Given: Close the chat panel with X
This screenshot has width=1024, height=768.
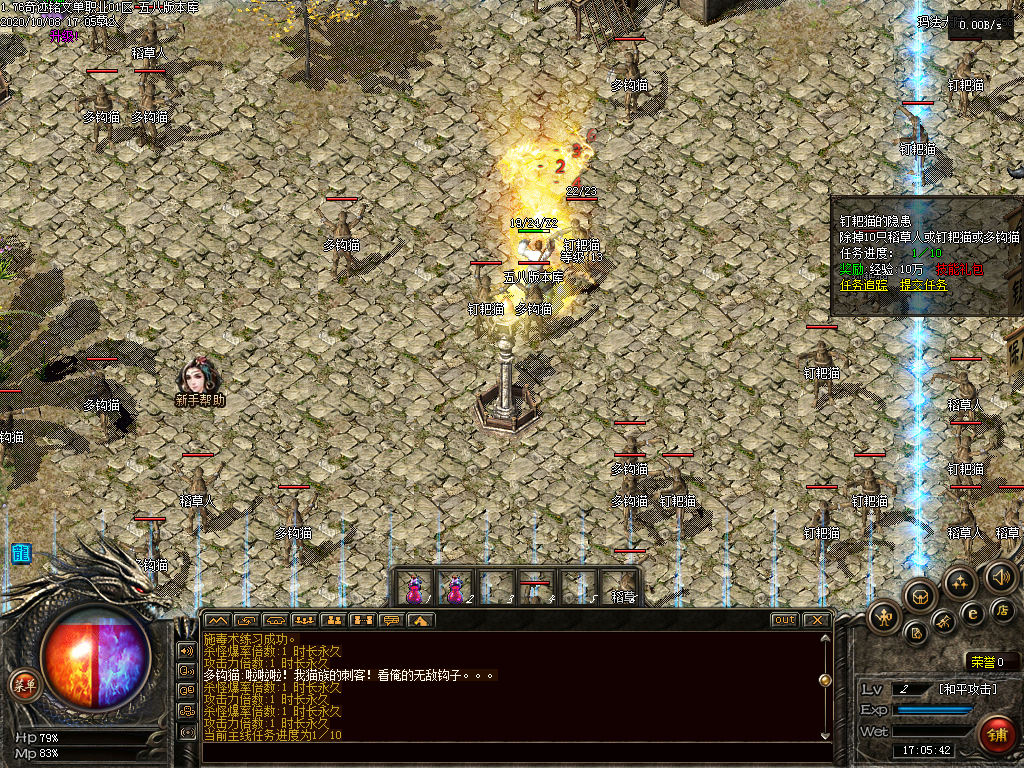Looking at the screenshot, I should (x=817, y=620).
